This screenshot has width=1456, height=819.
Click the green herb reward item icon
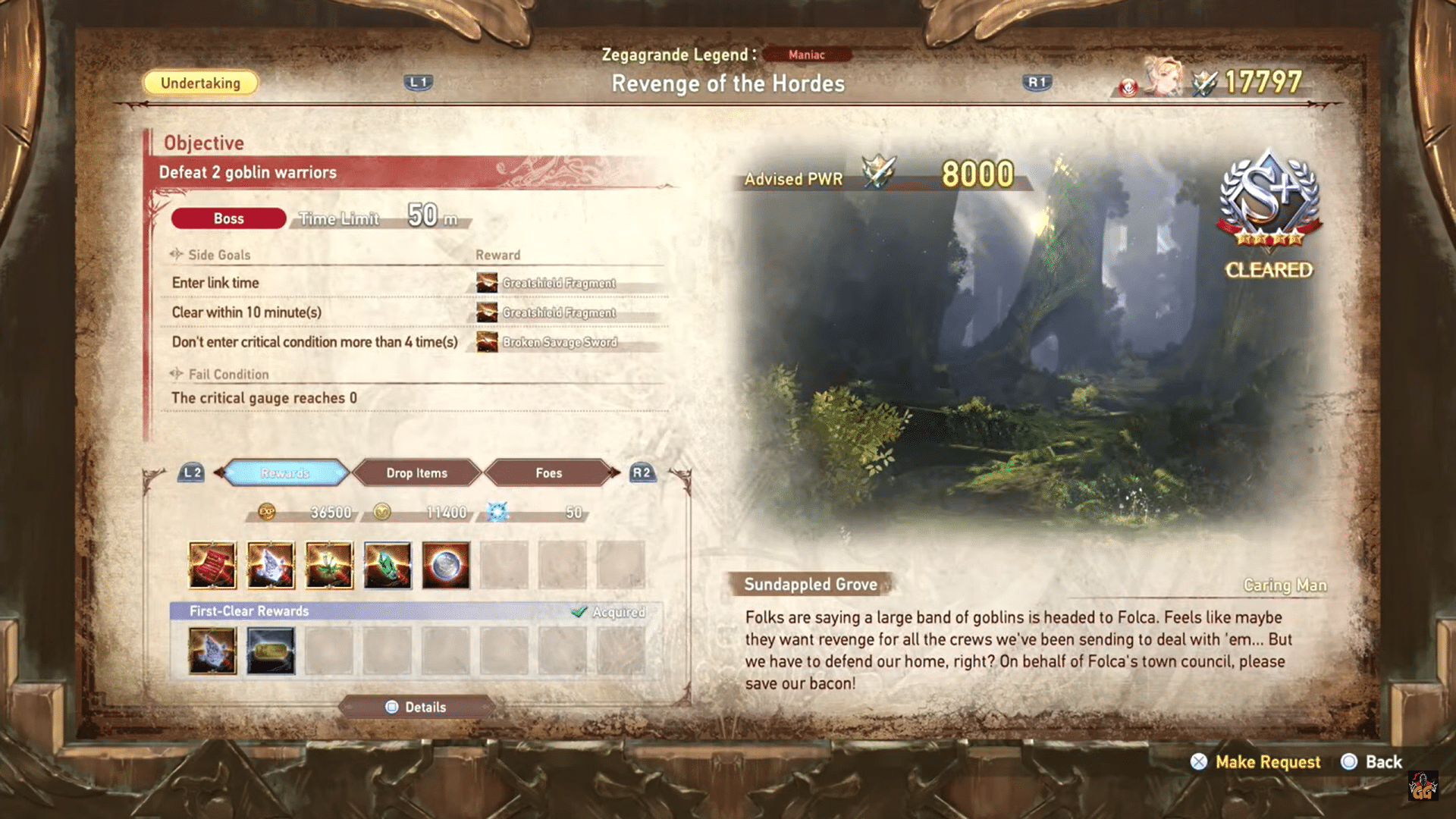[329, 564]
